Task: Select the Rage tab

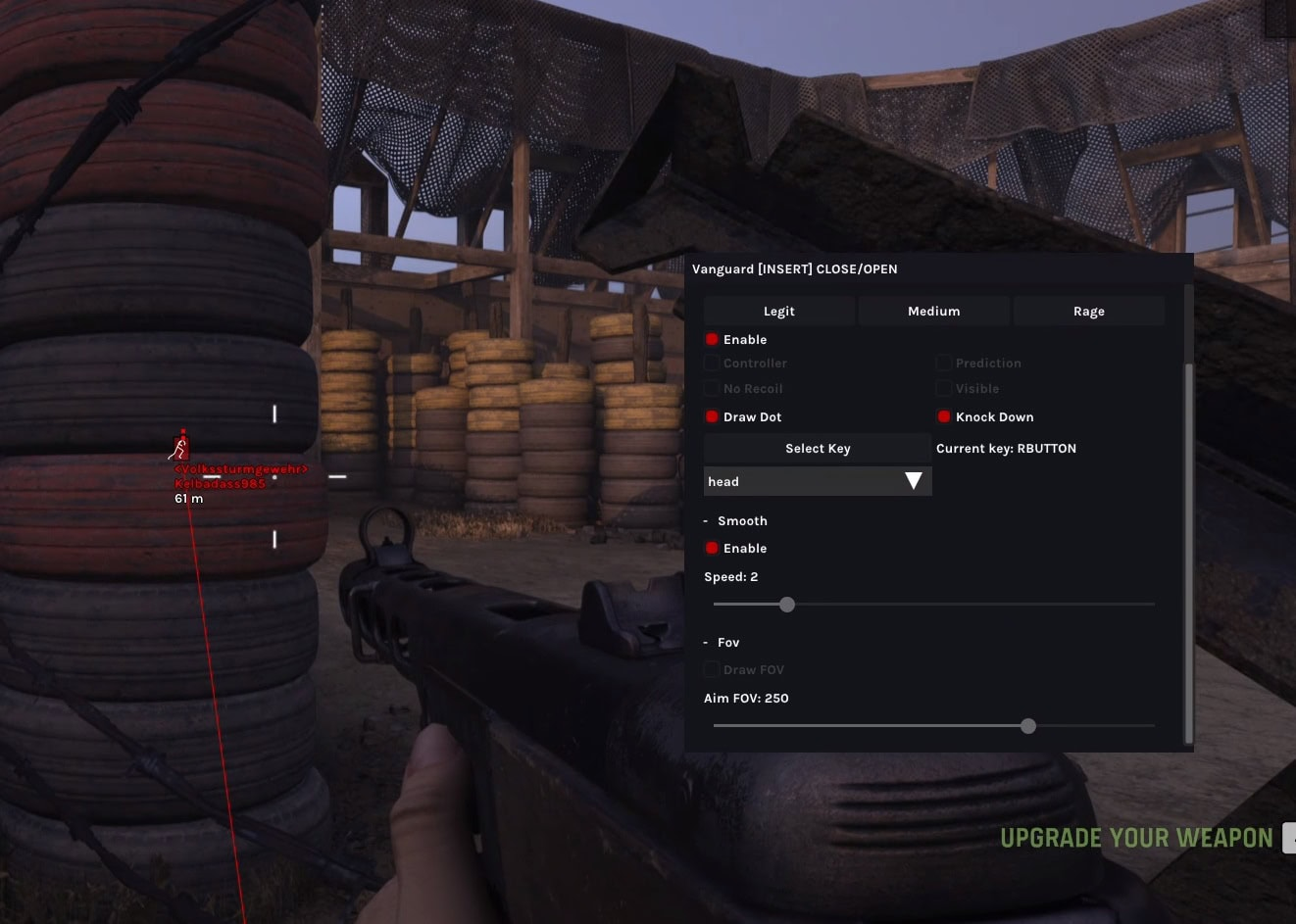Action: (x=1088, y=311)
